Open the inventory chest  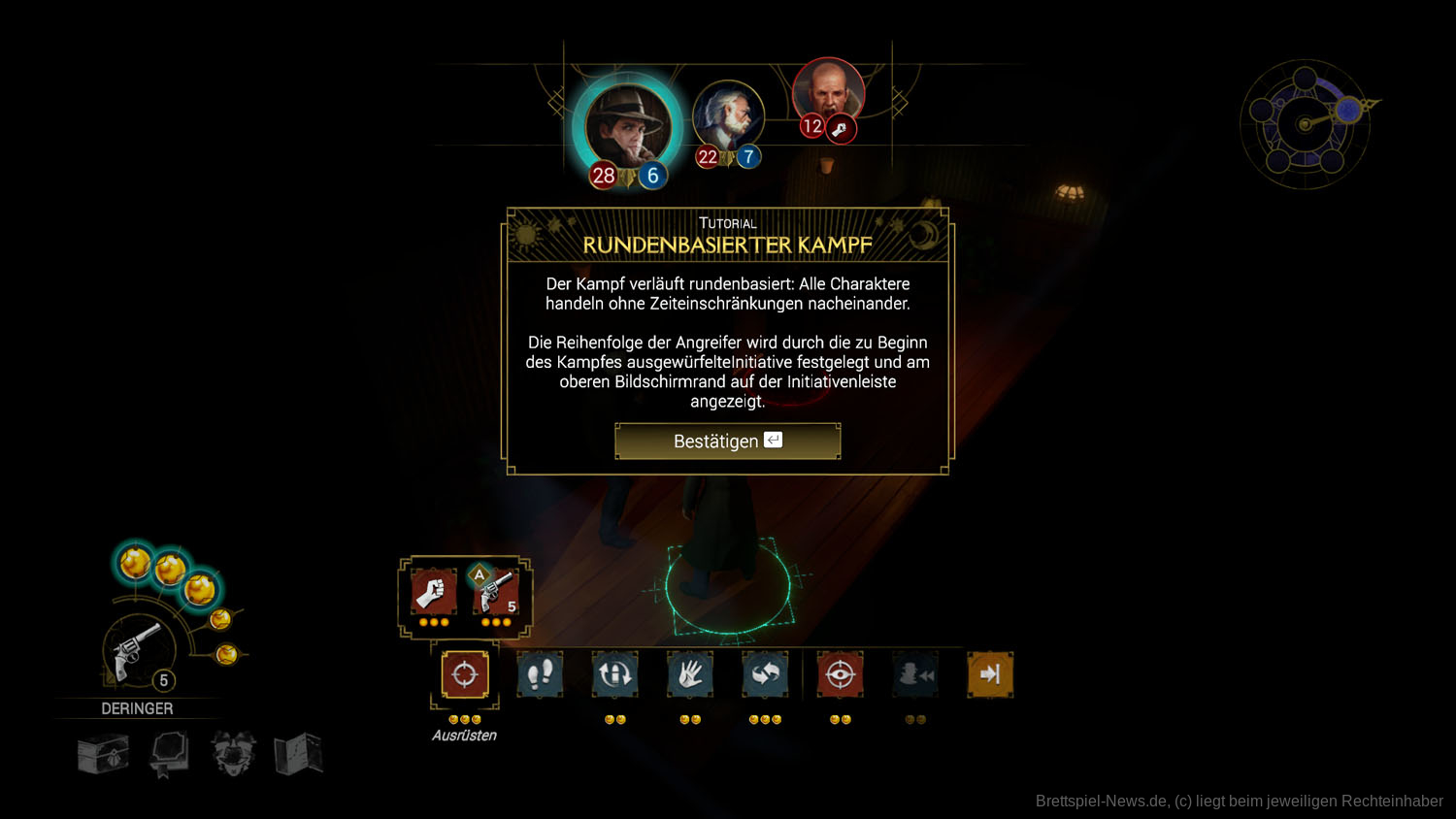[x=103, y=754]
